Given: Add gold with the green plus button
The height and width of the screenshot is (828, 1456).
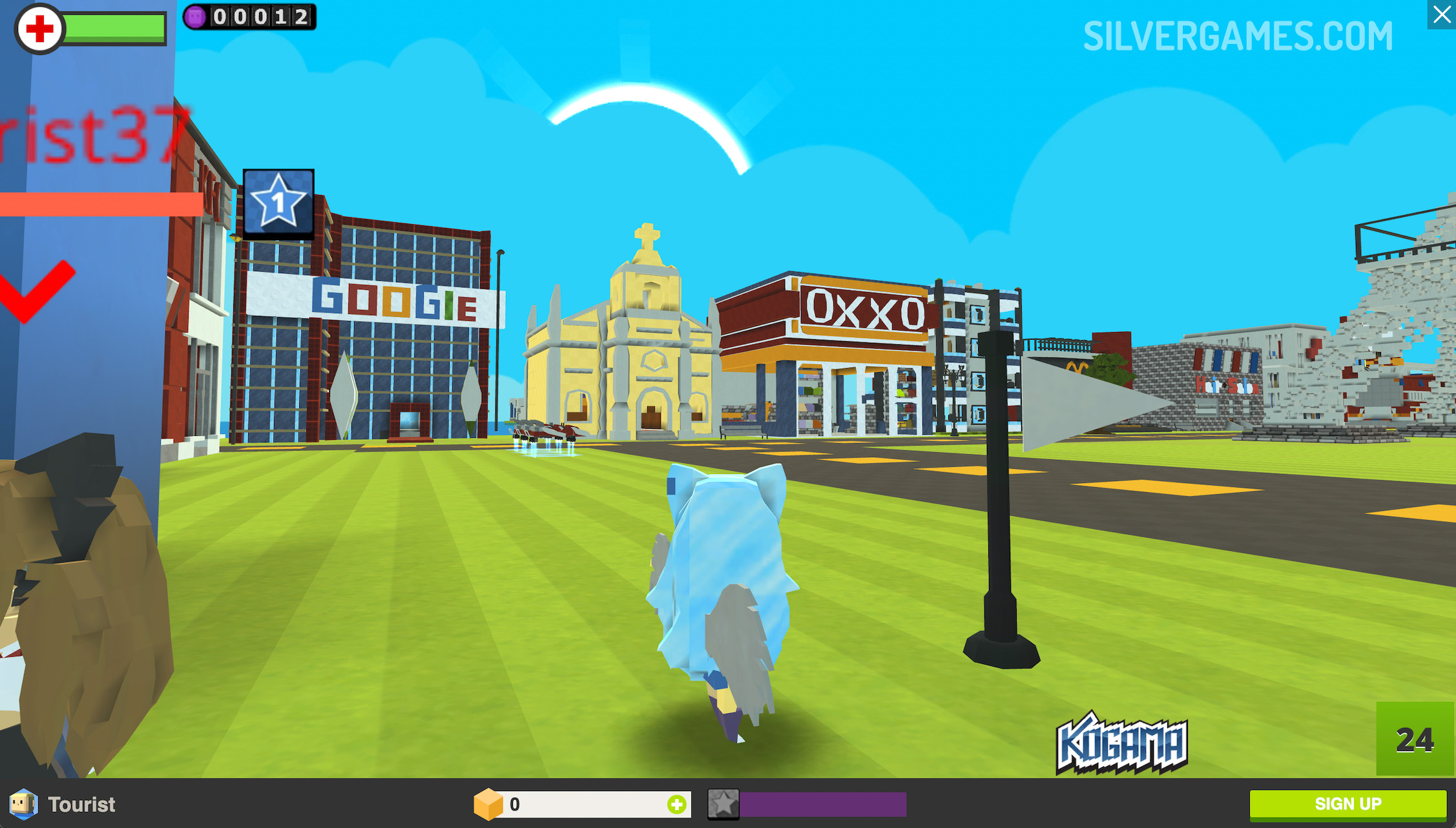Looking at the screenshot, I should [676, 805].
